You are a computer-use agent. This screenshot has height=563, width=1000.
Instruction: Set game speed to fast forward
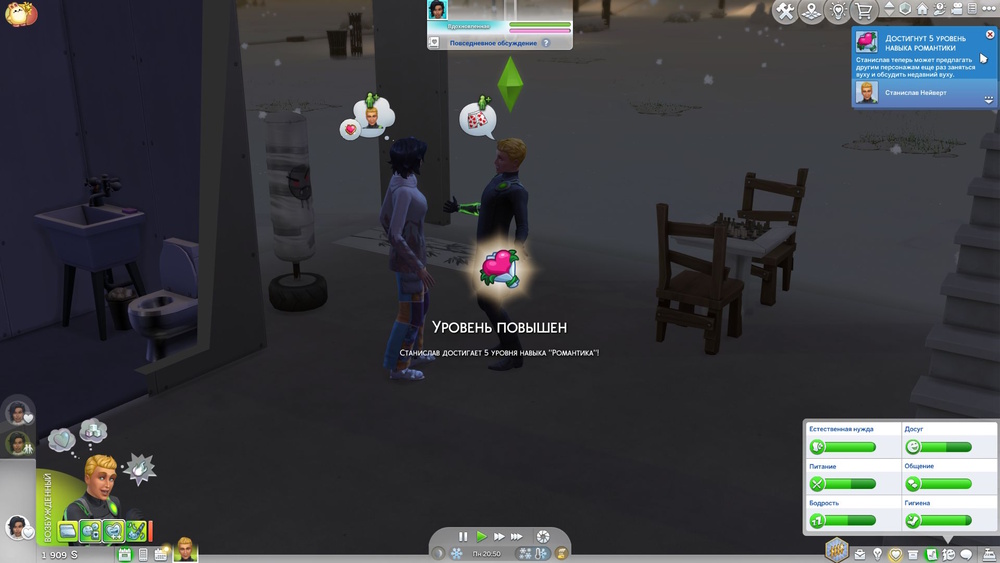click(499, 537)
